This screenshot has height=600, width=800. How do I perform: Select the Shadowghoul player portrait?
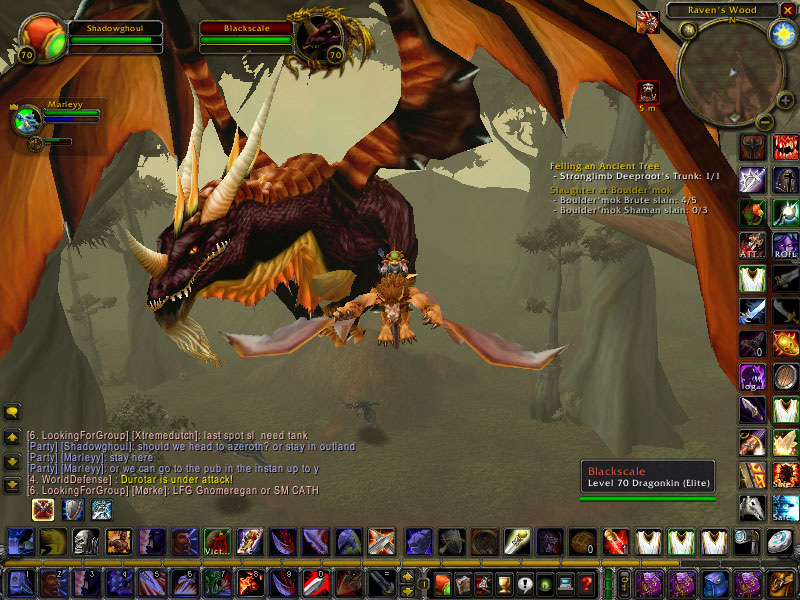42,40
